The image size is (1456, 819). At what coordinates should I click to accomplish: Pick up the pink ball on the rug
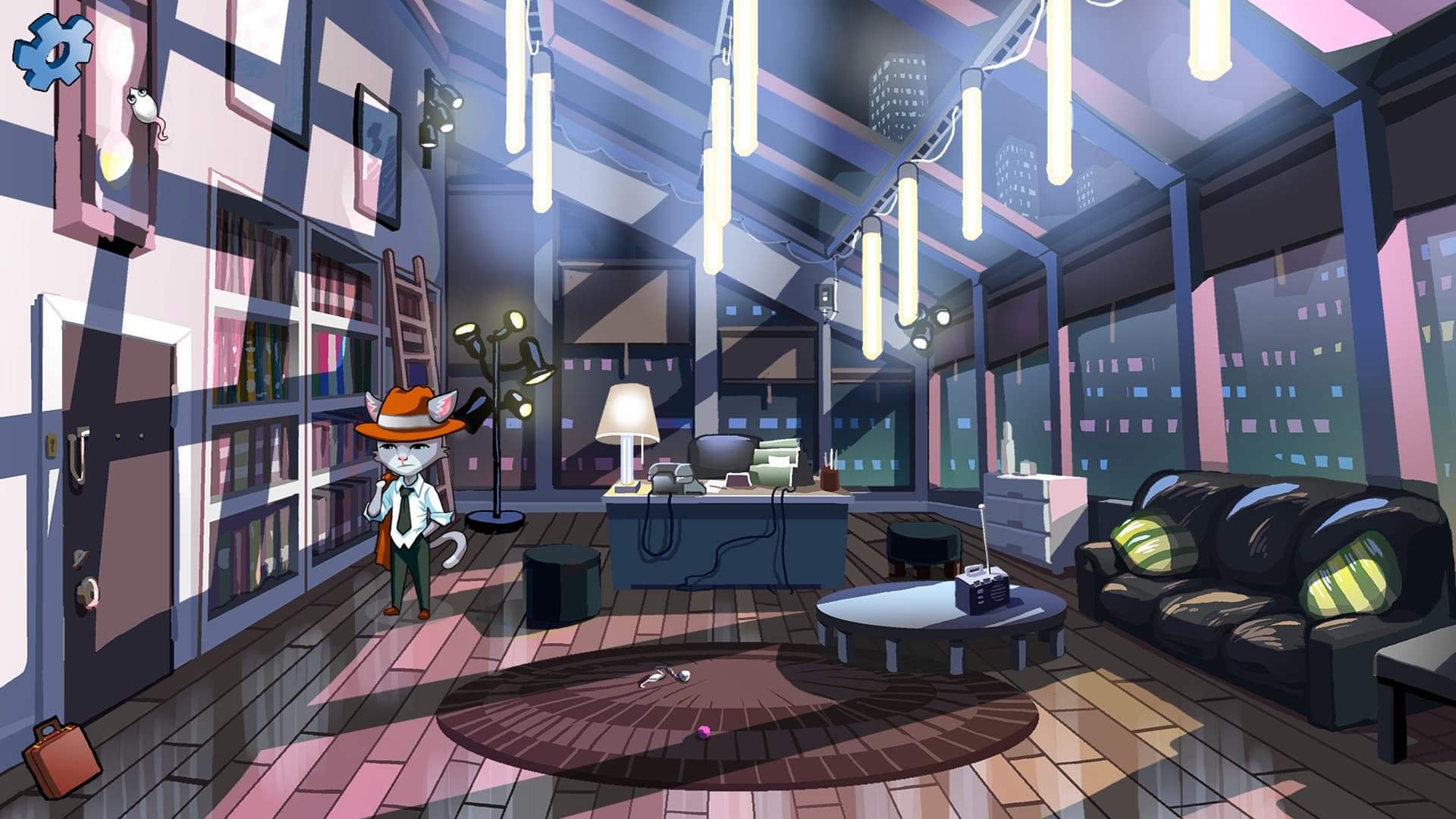tap(705, 730)
